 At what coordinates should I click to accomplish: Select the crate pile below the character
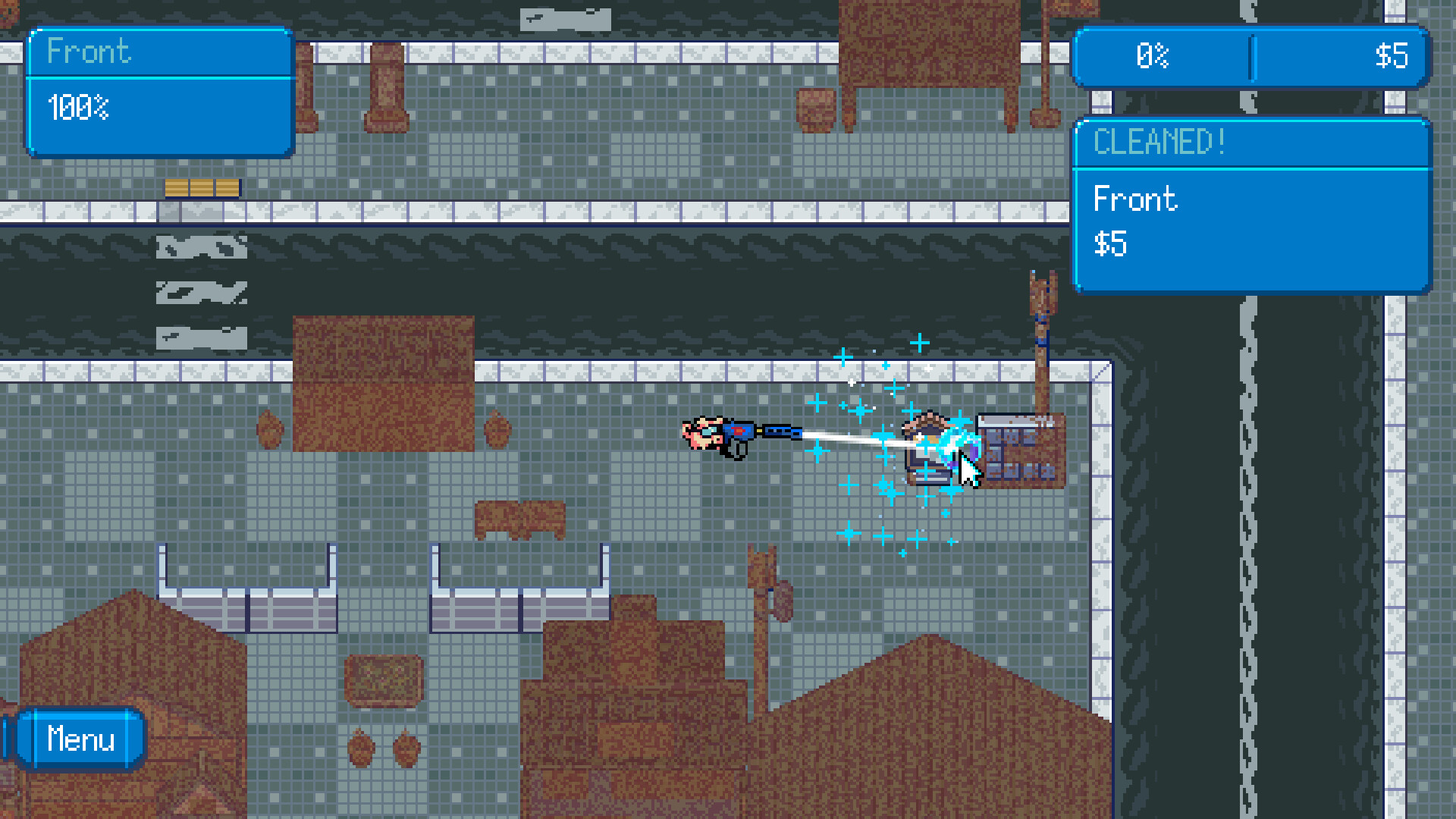(519, 519)
